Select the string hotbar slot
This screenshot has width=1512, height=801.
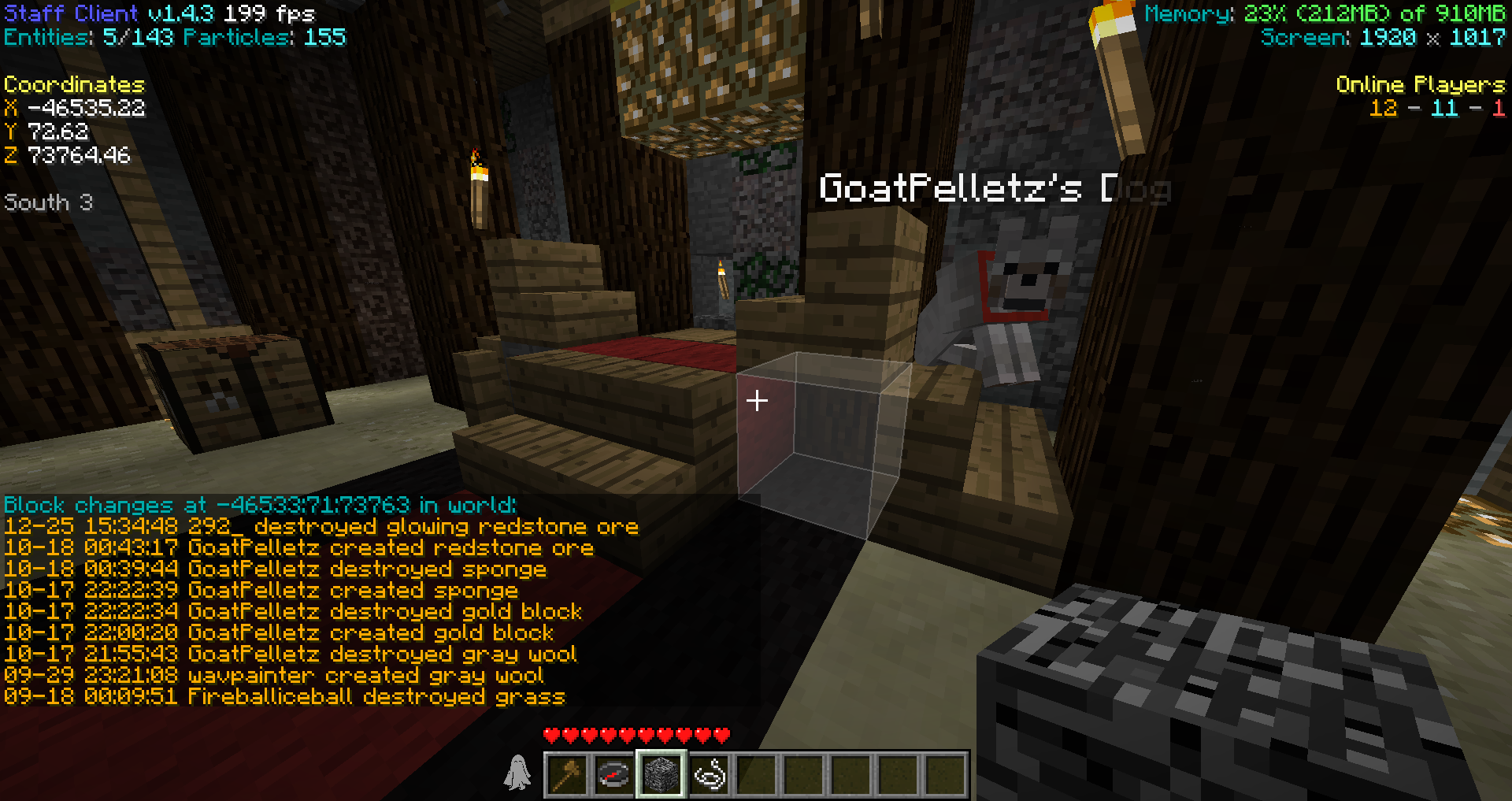coord(710,774)
